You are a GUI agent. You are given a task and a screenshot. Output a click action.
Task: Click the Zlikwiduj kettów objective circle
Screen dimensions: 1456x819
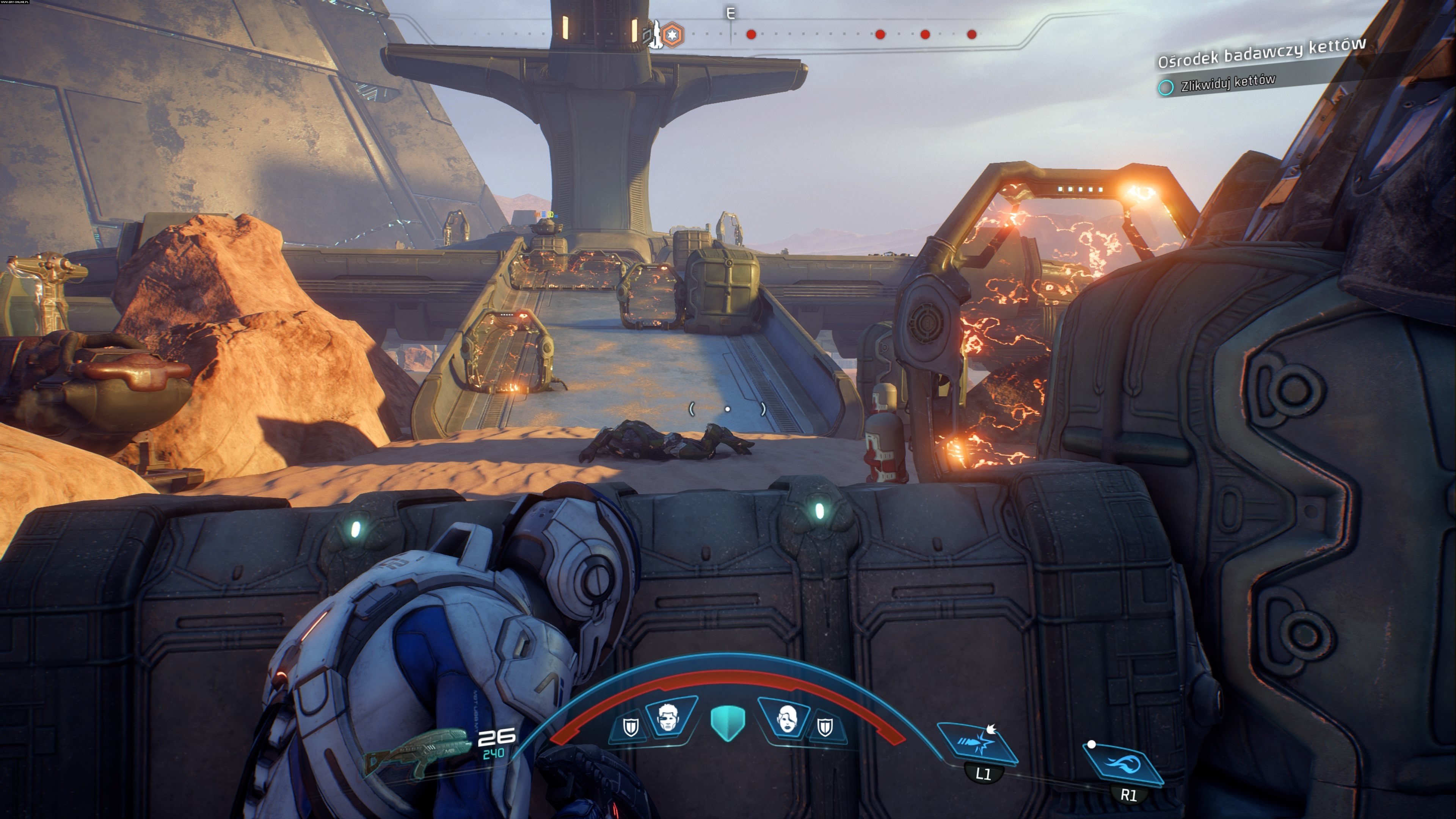point(1166,88)
